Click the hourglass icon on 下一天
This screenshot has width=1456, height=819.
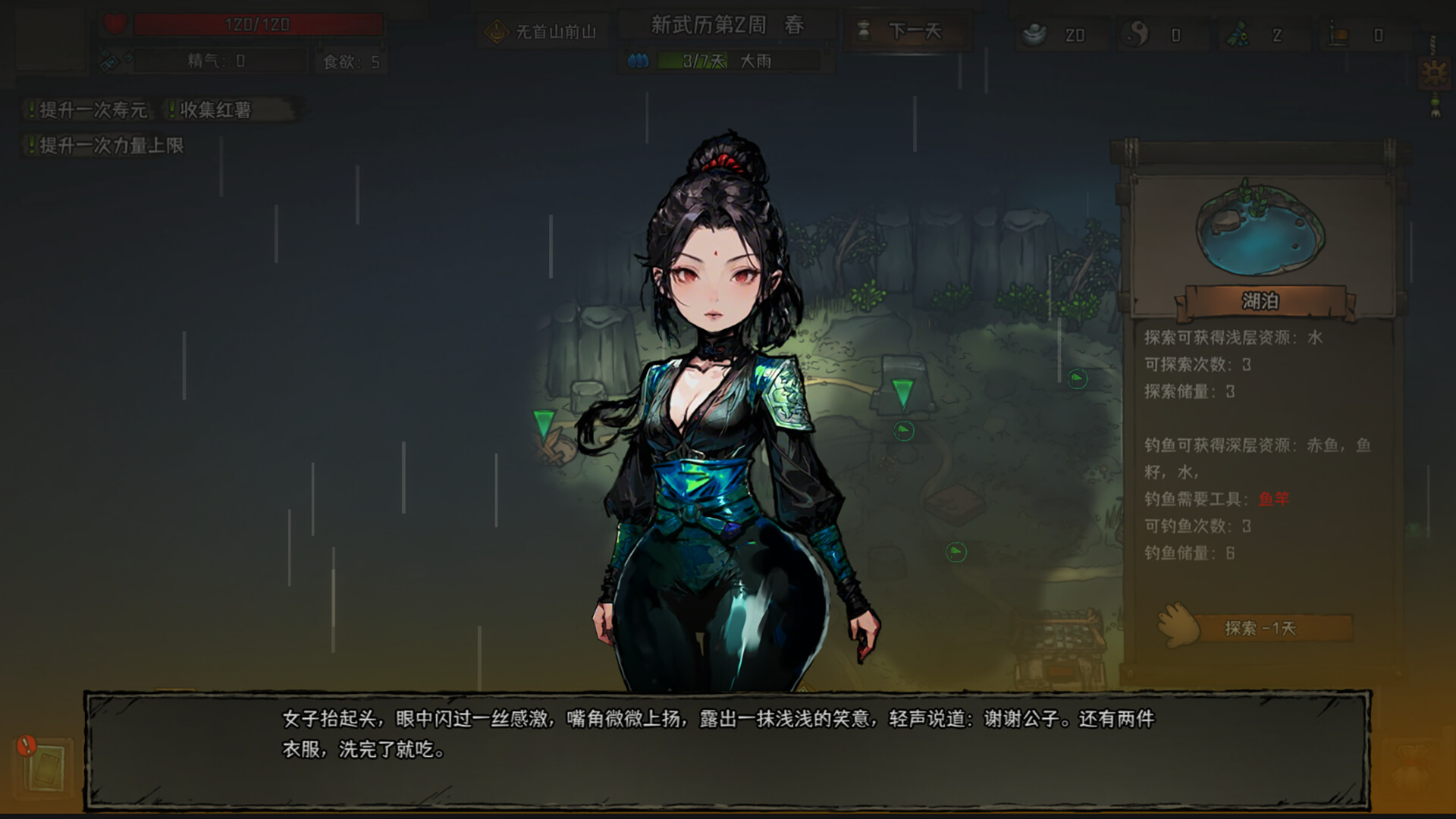click(864, 30)
